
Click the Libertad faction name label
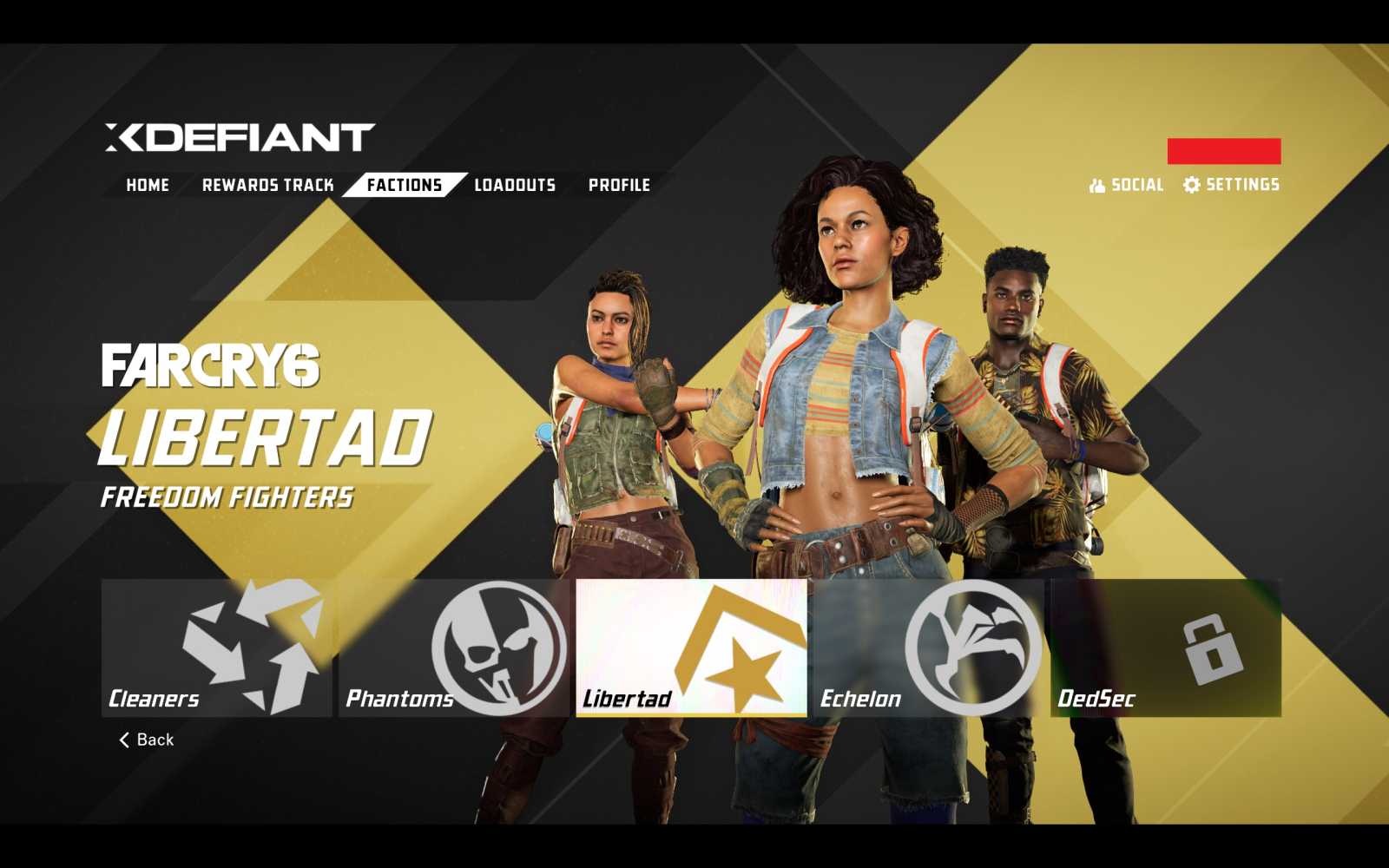[626, 697]
